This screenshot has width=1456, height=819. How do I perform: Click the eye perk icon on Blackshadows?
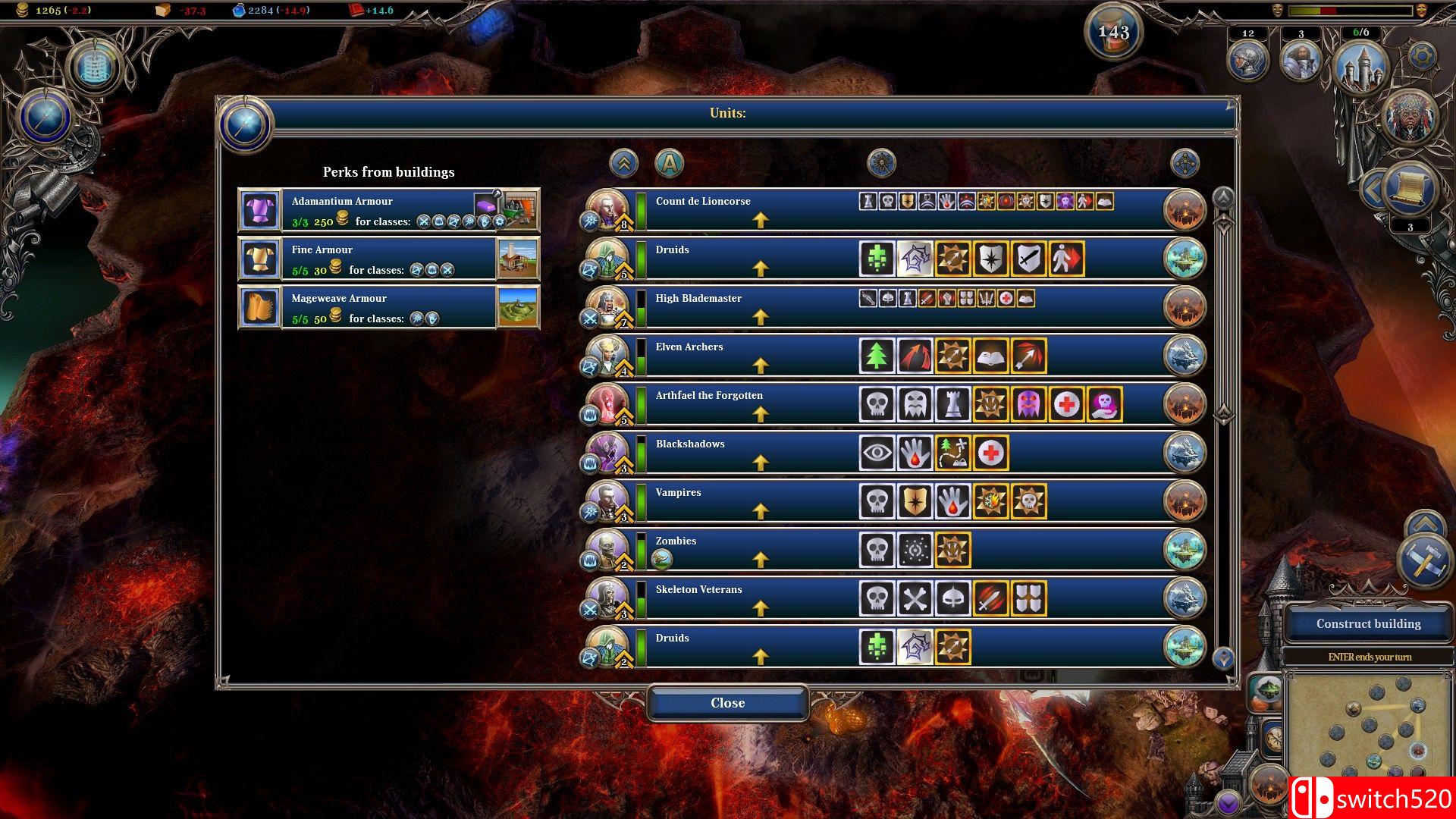click(877, 452)
